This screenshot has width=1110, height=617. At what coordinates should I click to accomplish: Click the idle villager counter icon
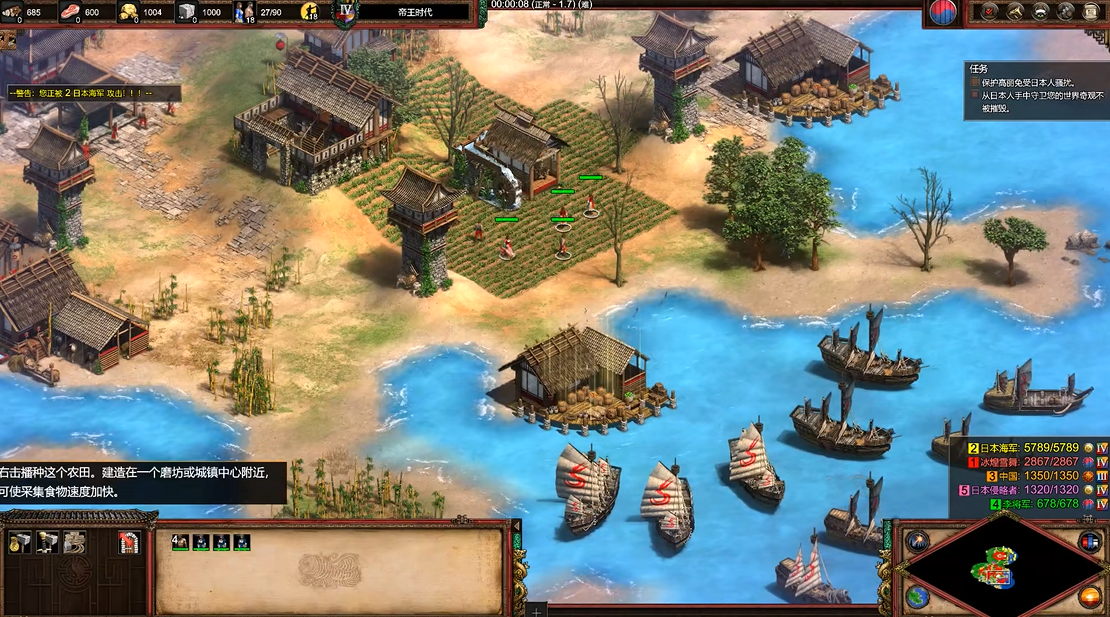[310, 13]
